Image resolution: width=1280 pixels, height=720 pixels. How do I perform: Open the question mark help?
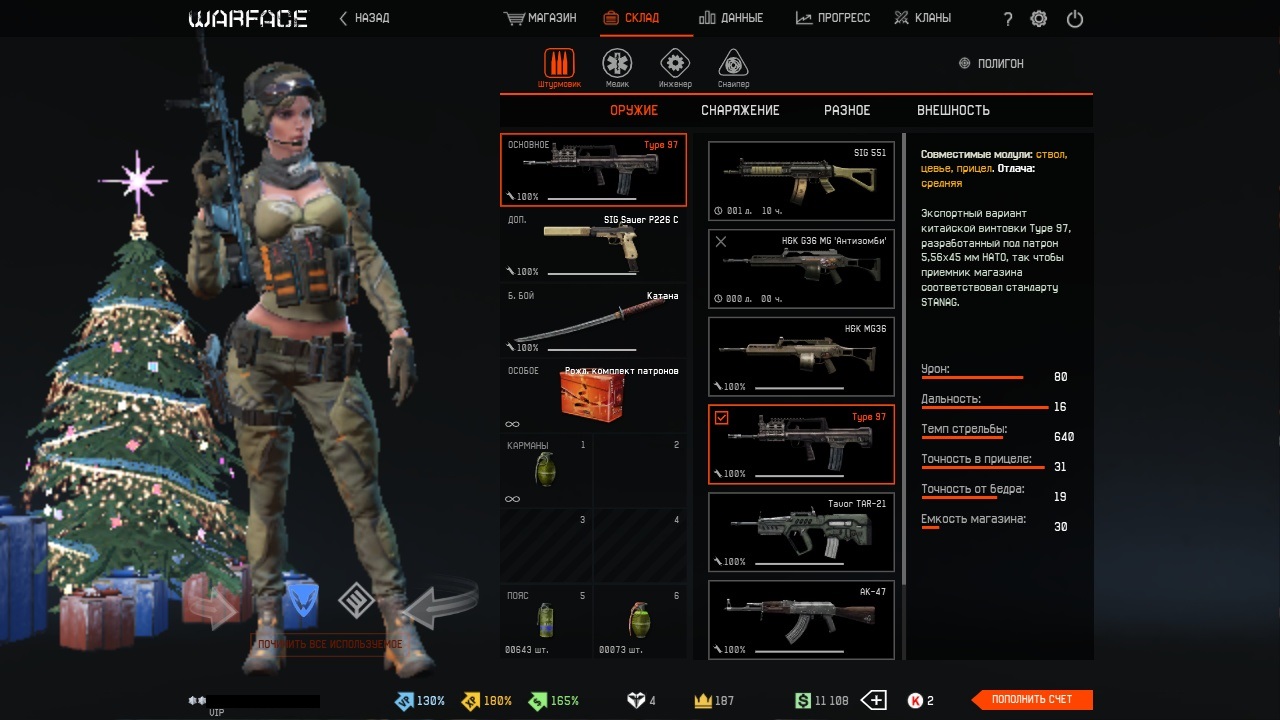[x=1008, y=19]
